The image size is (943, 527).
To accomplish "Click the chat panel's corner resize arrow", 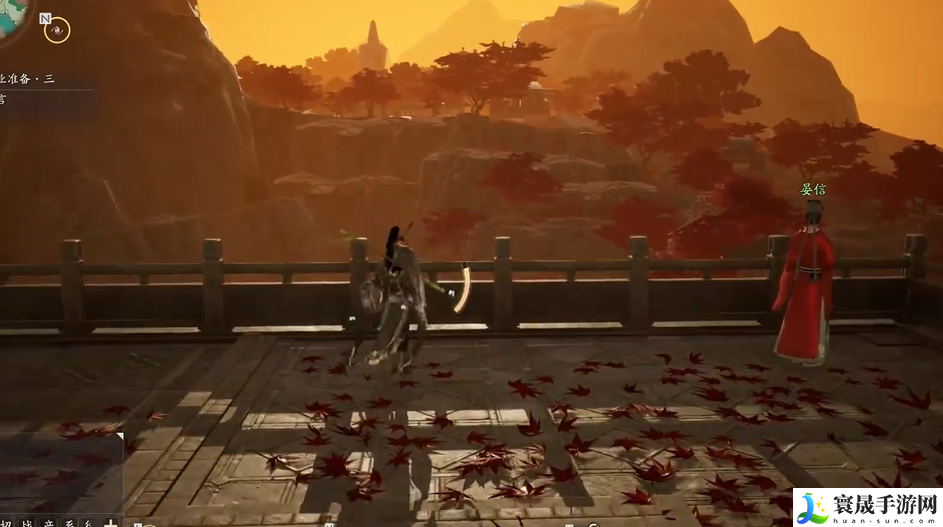I will [x=119, y=435].
